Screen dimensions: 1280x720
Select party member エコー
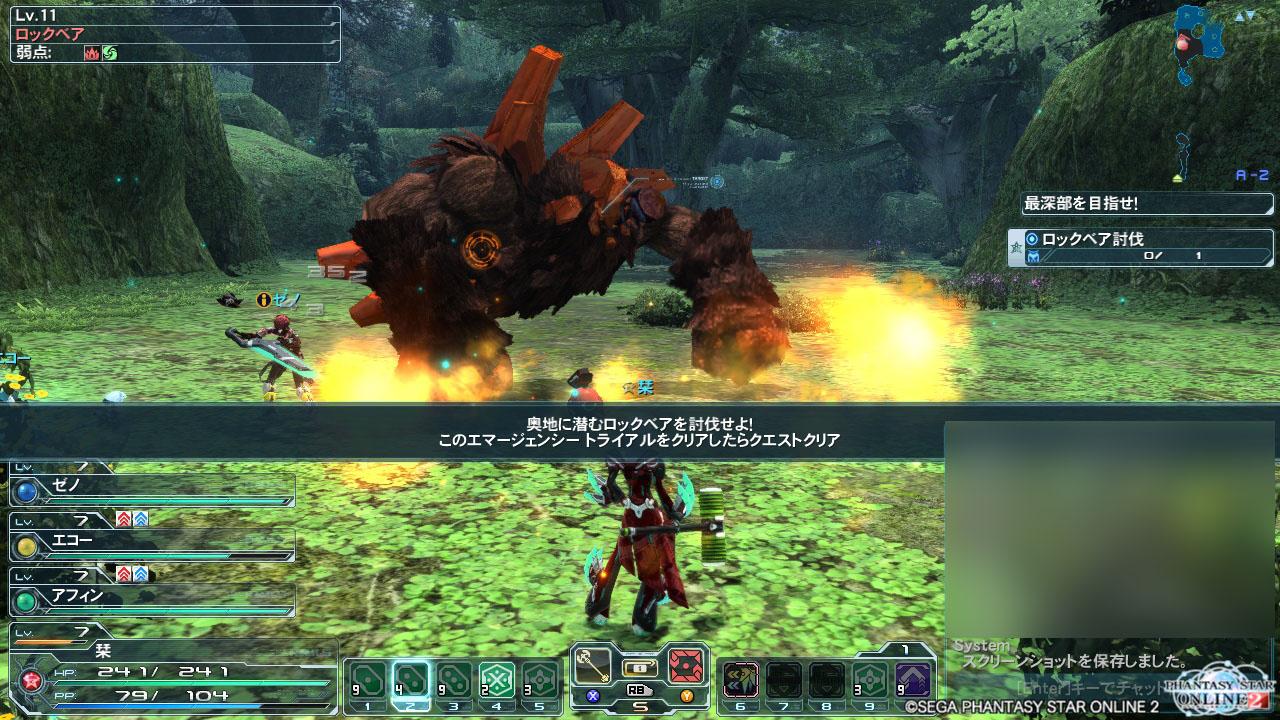click(153, 546)
